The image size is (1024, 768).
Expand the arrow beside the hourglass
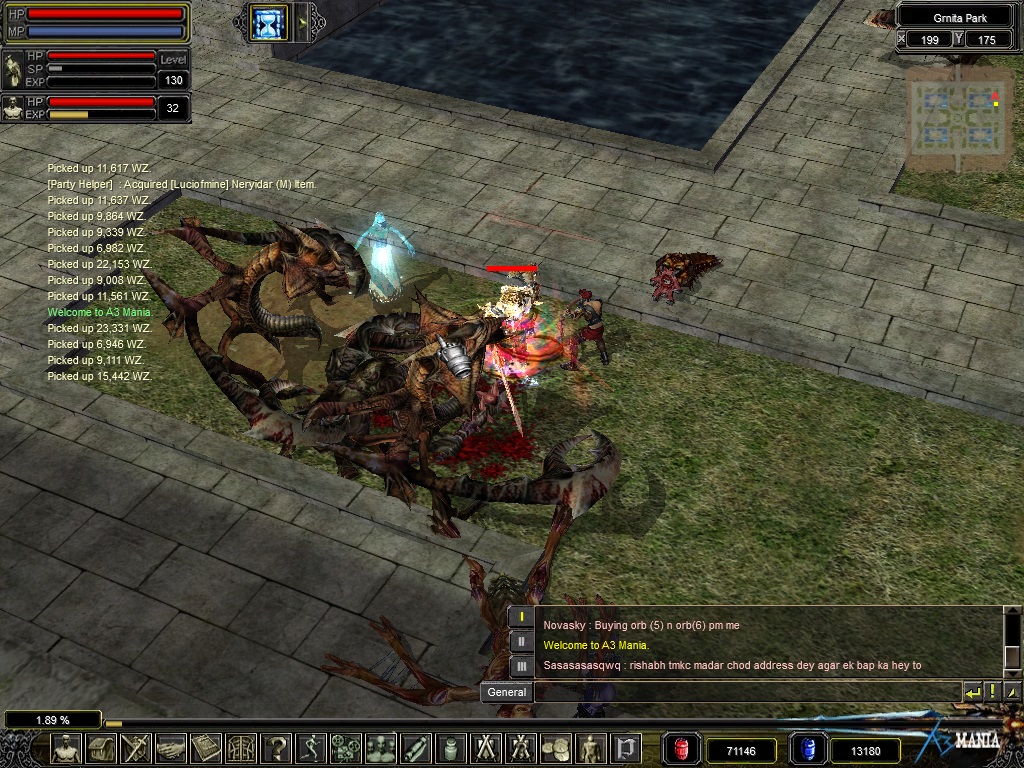(x=302, y=22)
